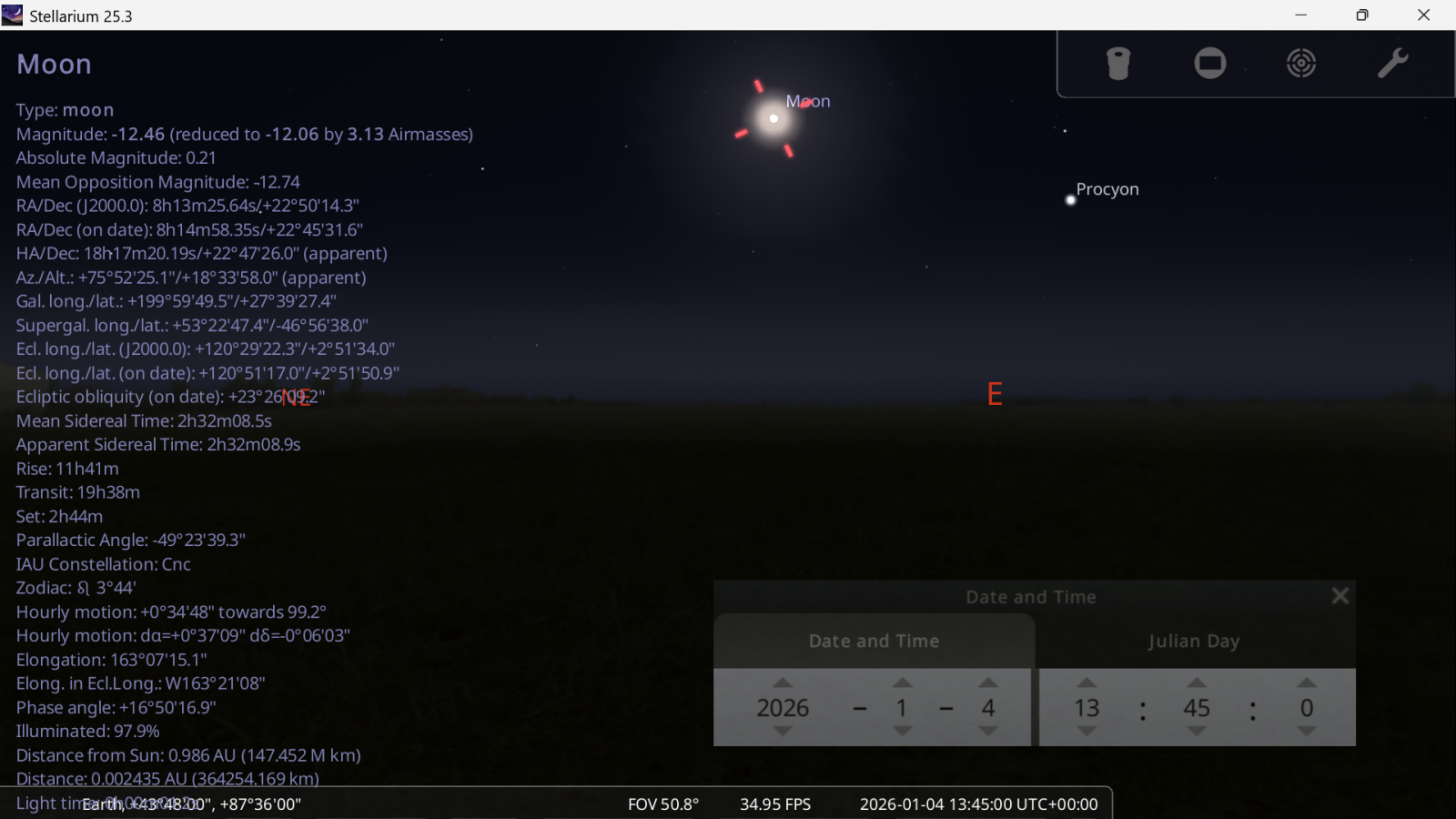Screen dimensions: 1456x819
Task: Click the year field showing 2026
Action: point(784,708)
